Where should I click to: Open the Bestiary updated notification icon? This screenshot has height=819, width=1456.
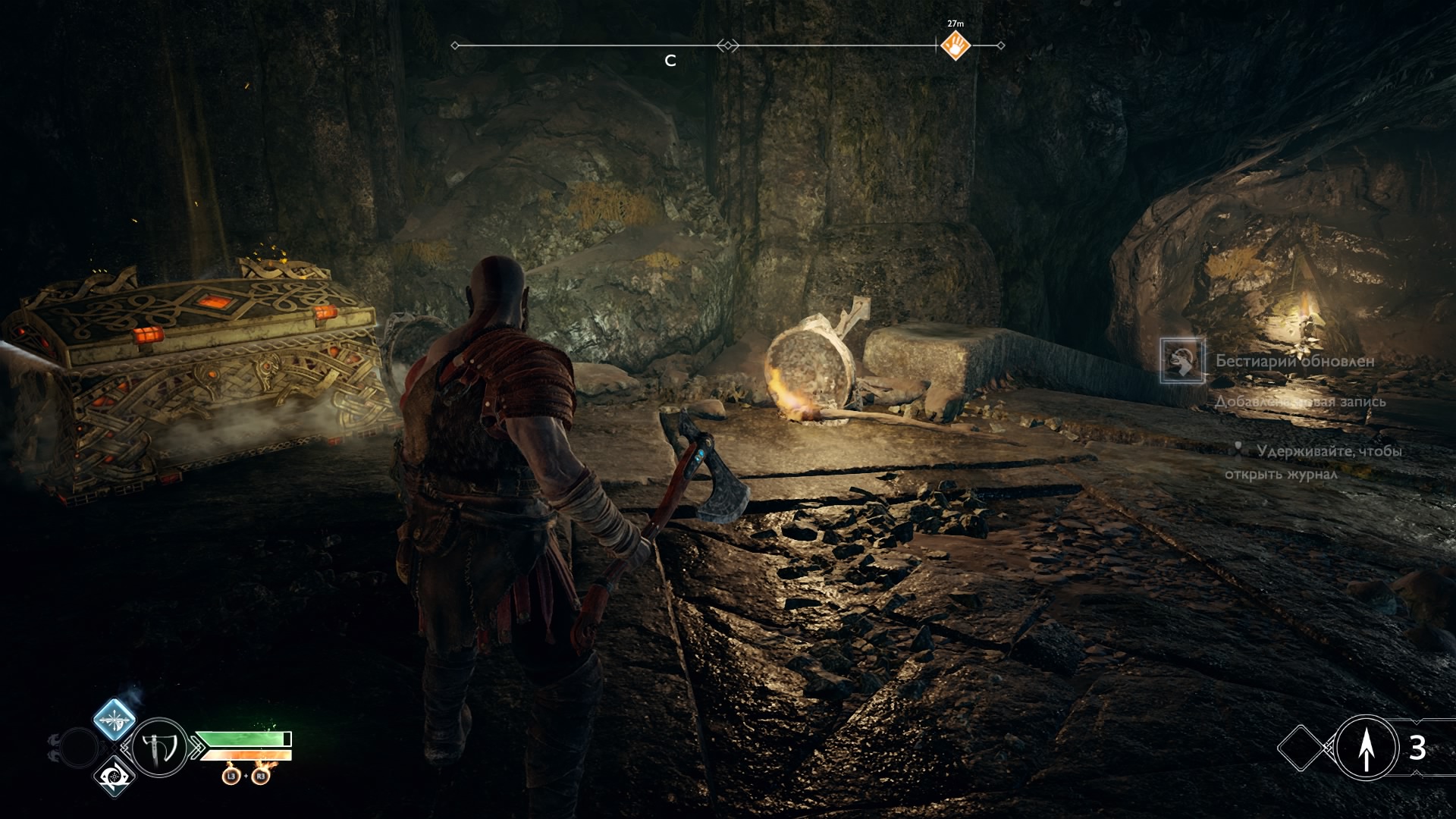point(1181,360)
